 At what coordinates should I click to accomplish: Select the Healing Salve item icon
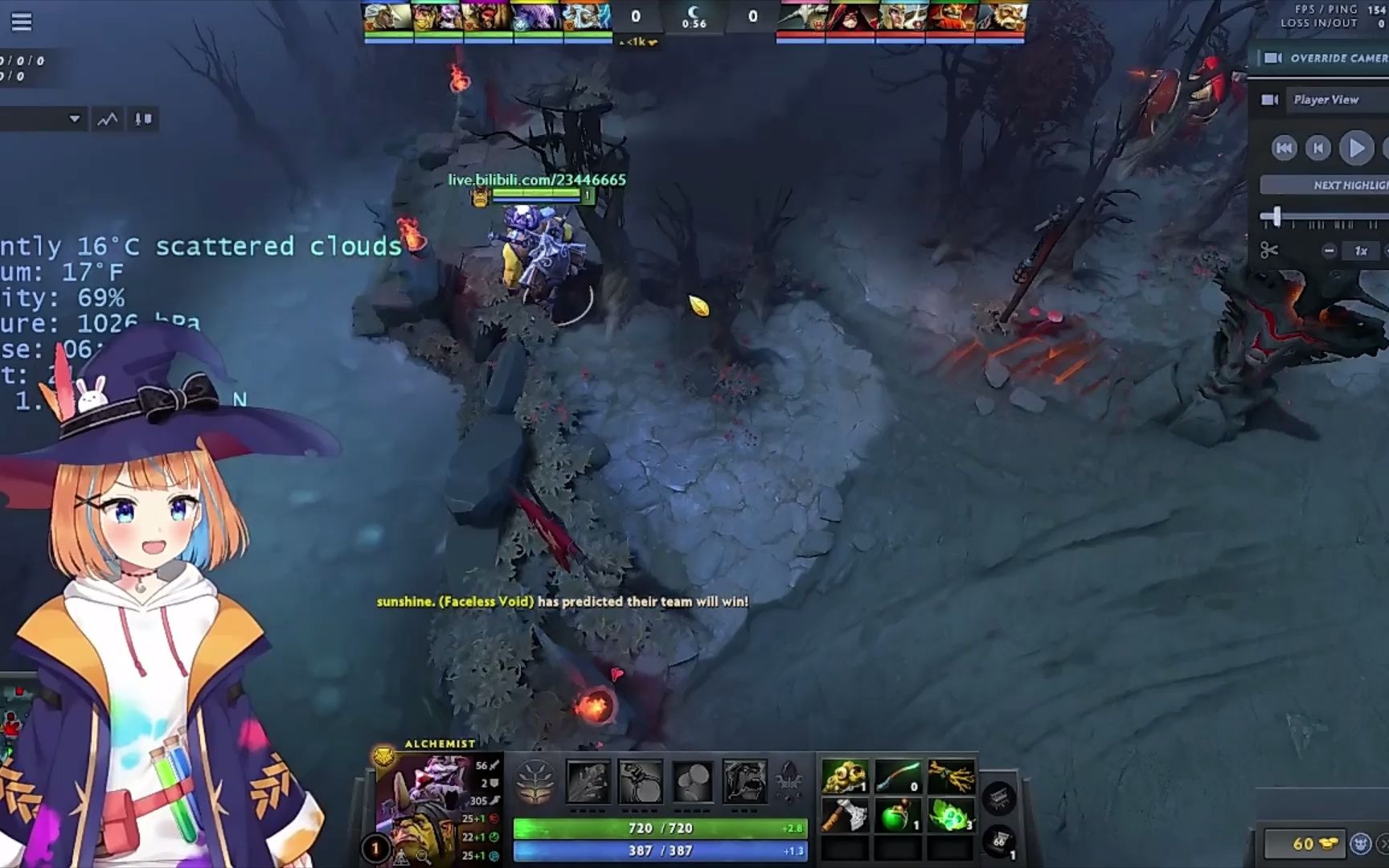[895, 816]
